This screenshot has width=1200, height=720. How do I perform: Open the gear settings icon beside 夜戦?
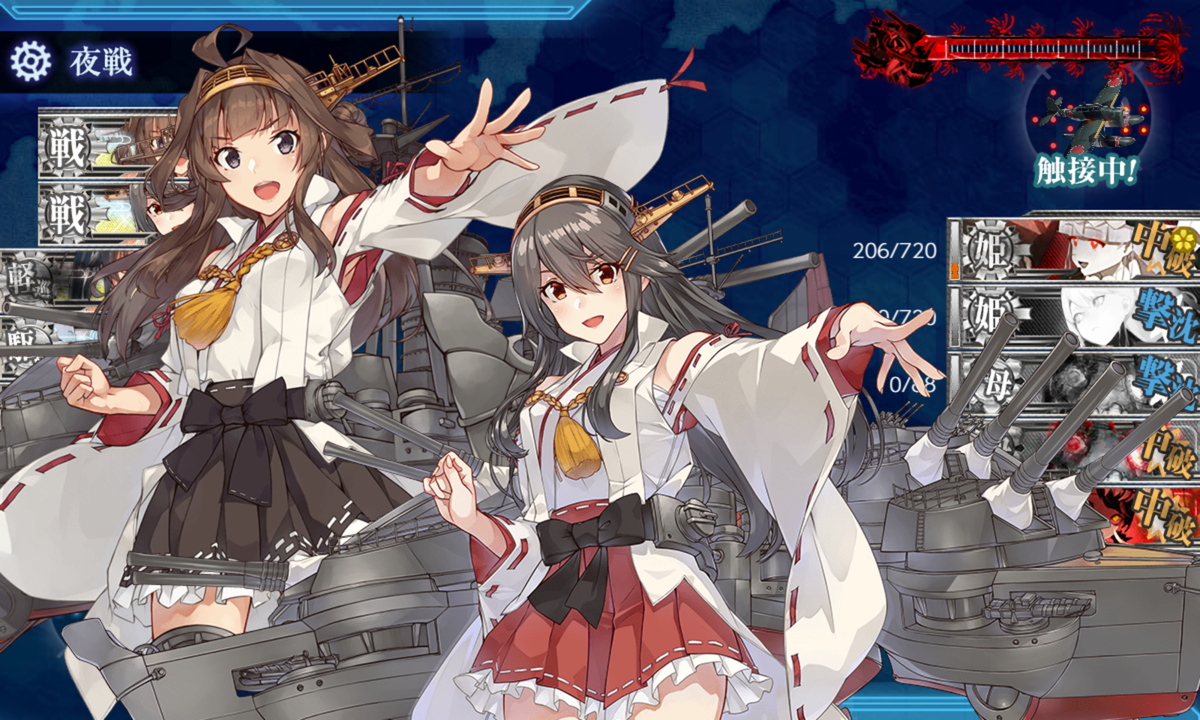point(30,62)
